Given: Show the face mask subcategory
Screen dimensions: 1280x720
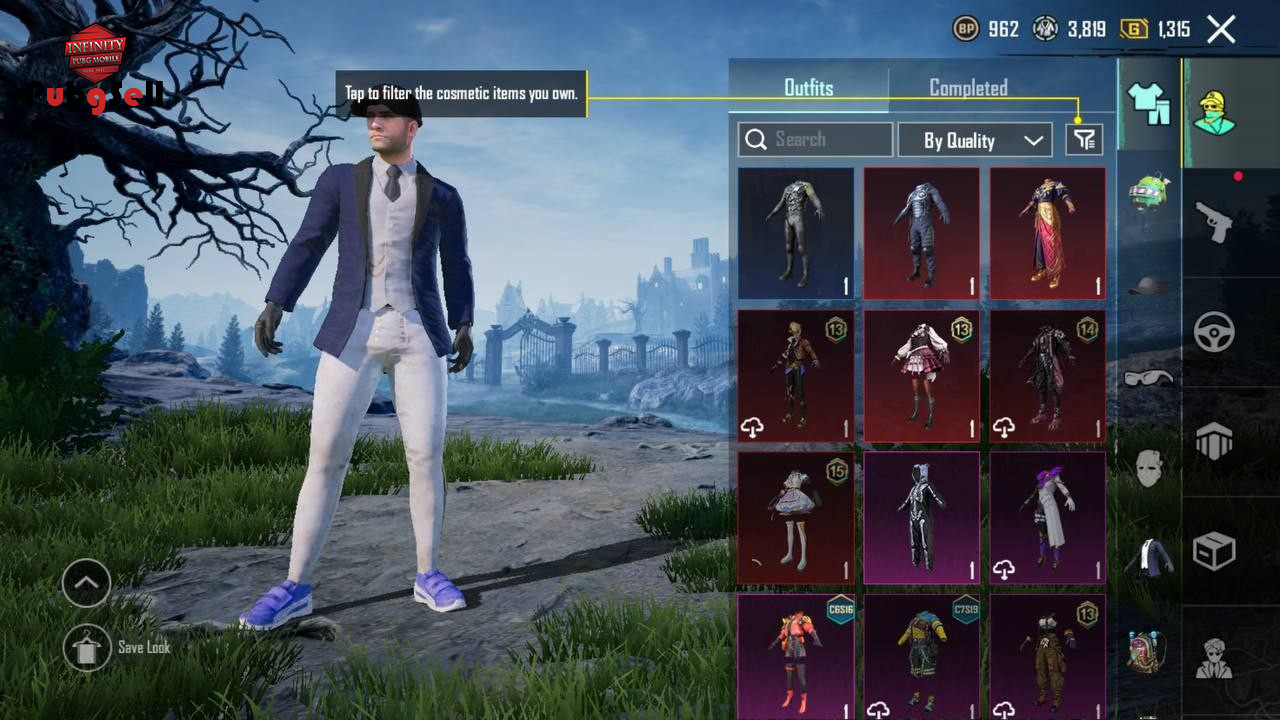Looking at the screenshot, I should 1149,467.
